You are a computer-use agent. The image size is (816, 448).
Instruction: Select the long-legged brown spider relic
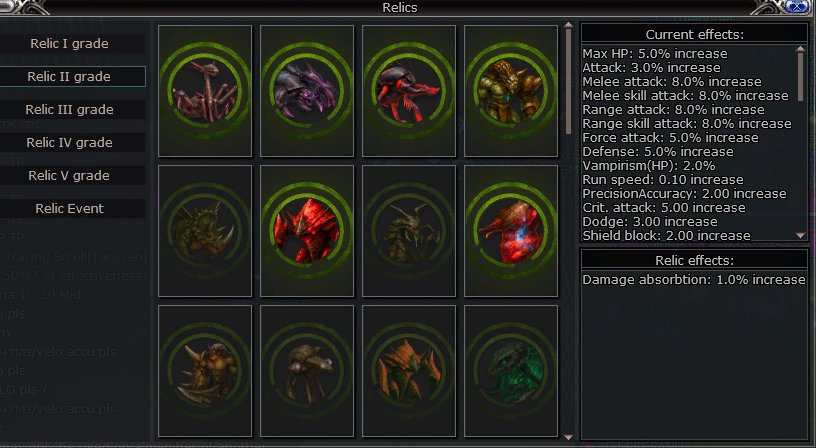click(x=208, y=90)
